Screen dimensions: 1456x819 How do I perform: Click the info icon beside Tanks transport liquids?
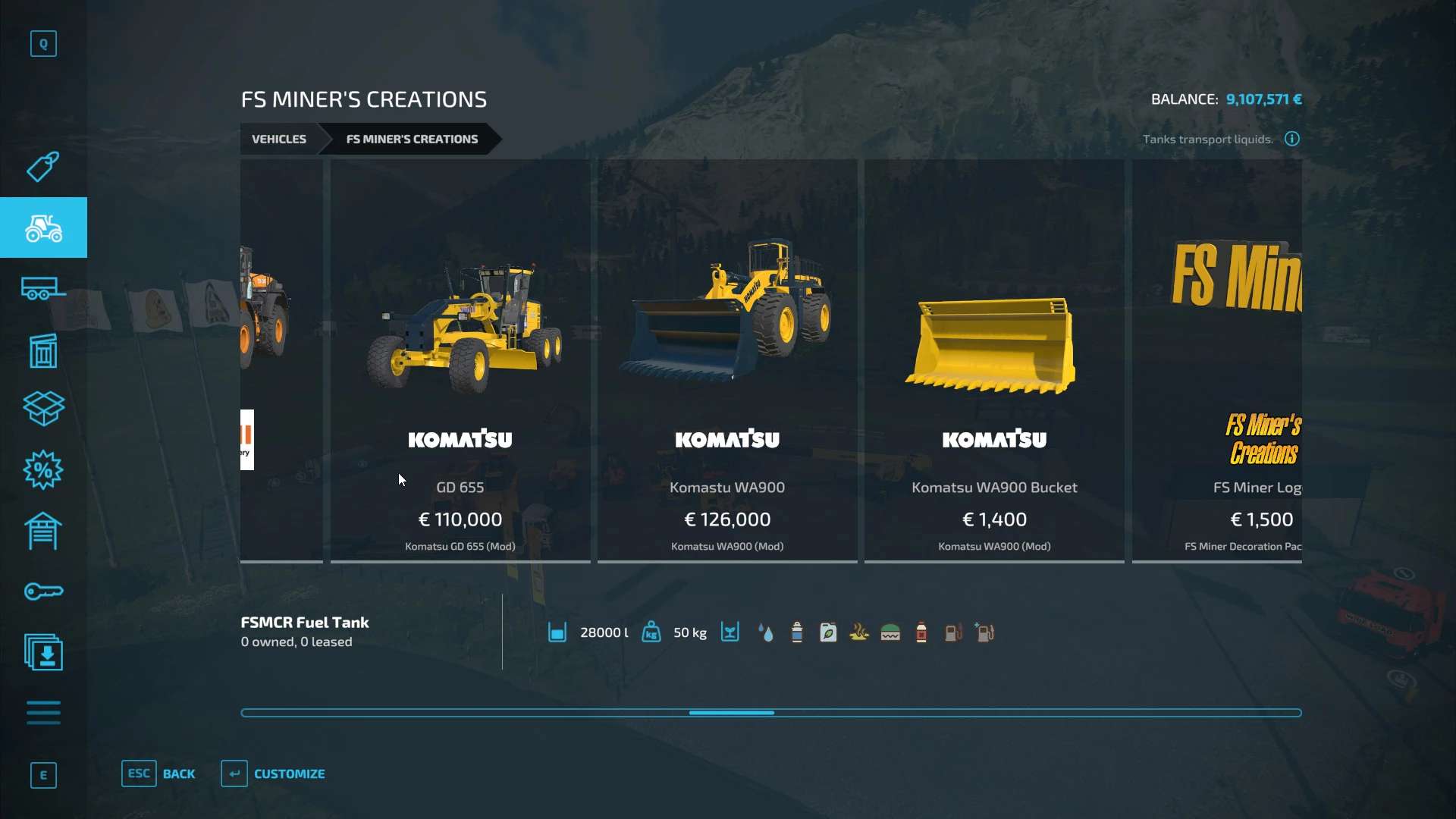[1291, 139]
